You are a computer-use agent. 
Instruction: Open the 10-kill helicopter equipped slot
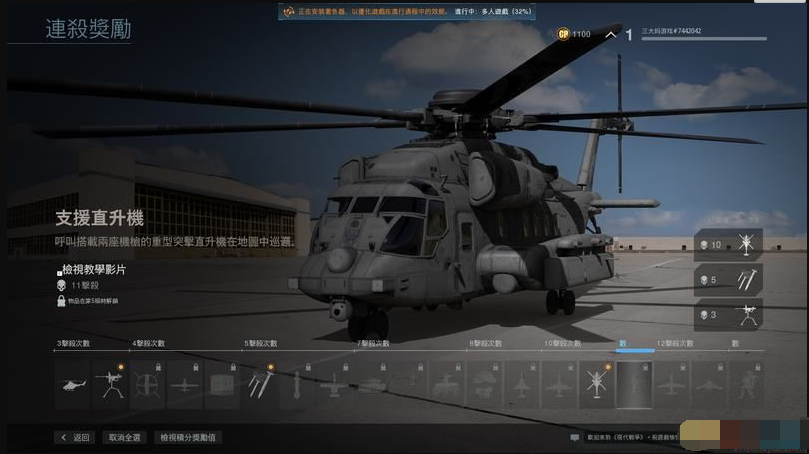pos(729,245)
